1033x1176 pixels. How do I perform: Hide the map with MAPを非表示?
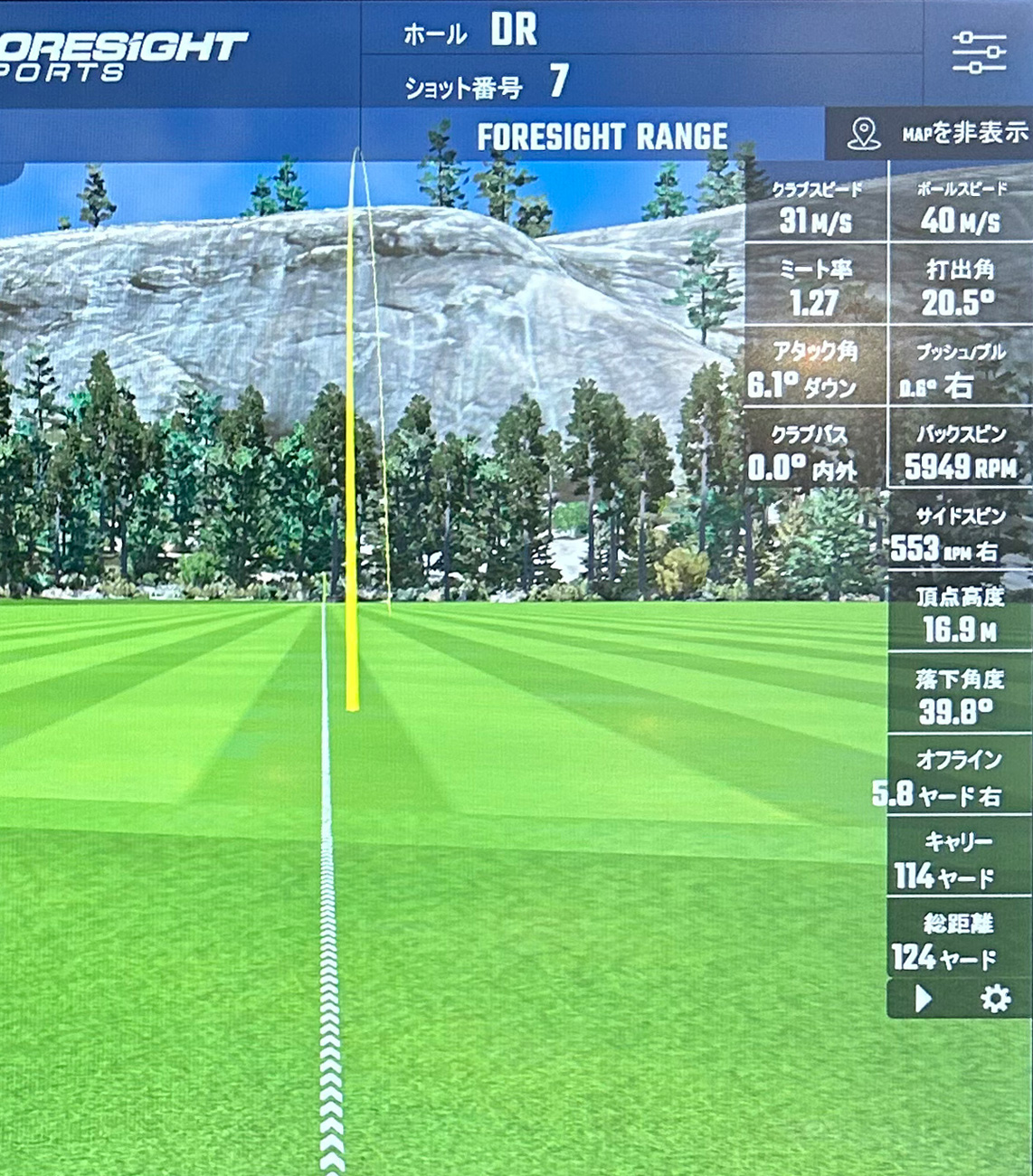tap(937, 134)
